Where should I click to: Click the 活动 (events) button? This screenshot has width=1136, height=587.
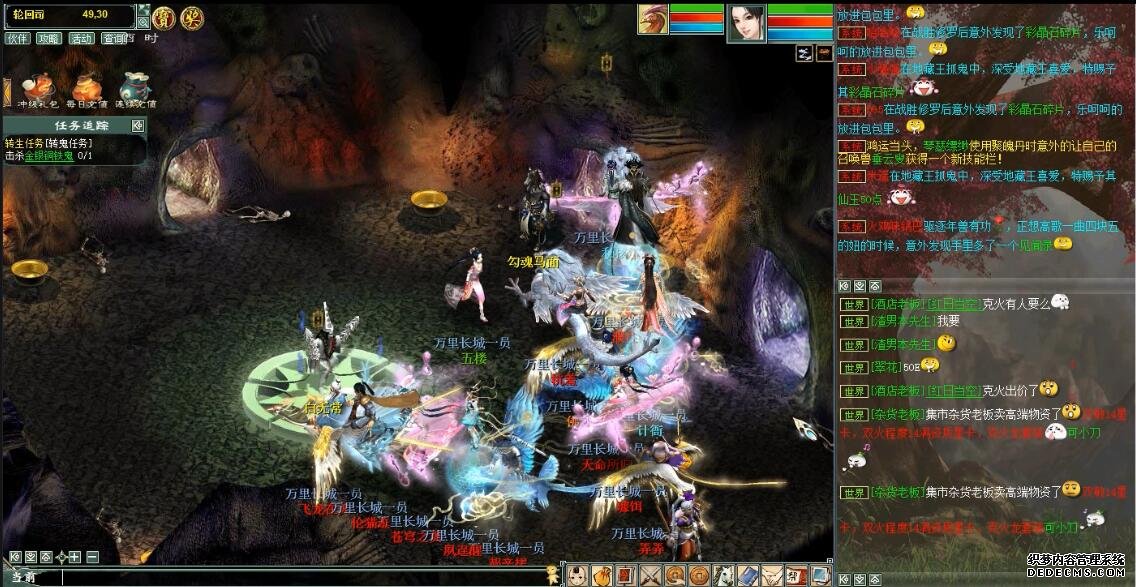(x=81, y=38)
